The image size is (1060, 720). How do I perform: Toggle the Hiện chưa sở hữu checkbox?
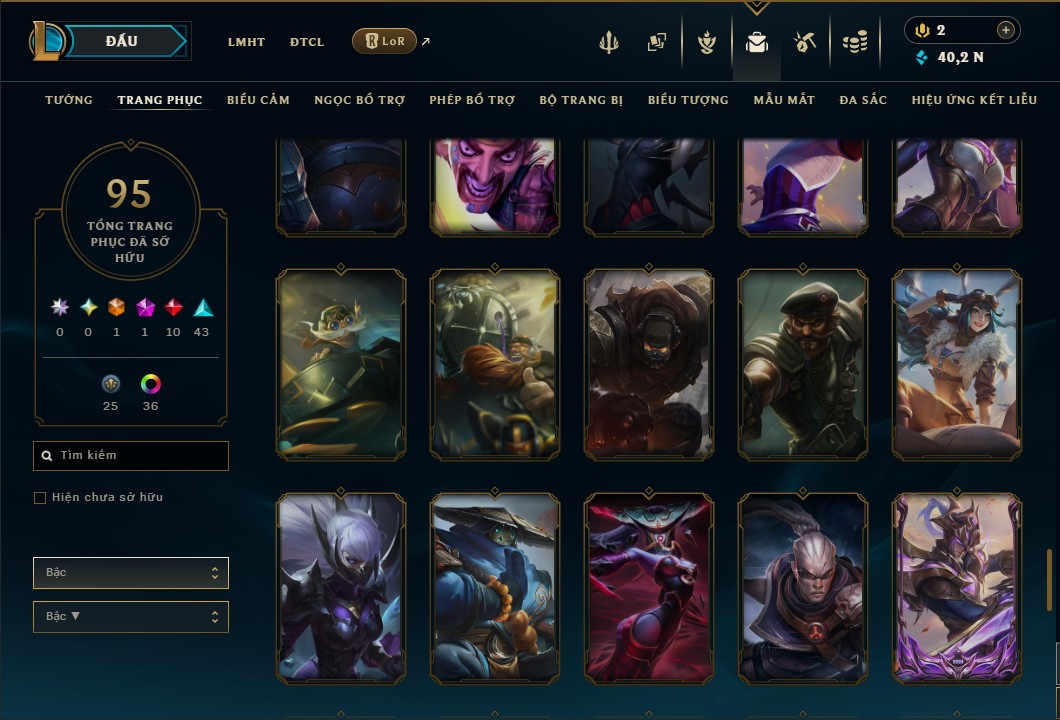(x=40, y=498)
